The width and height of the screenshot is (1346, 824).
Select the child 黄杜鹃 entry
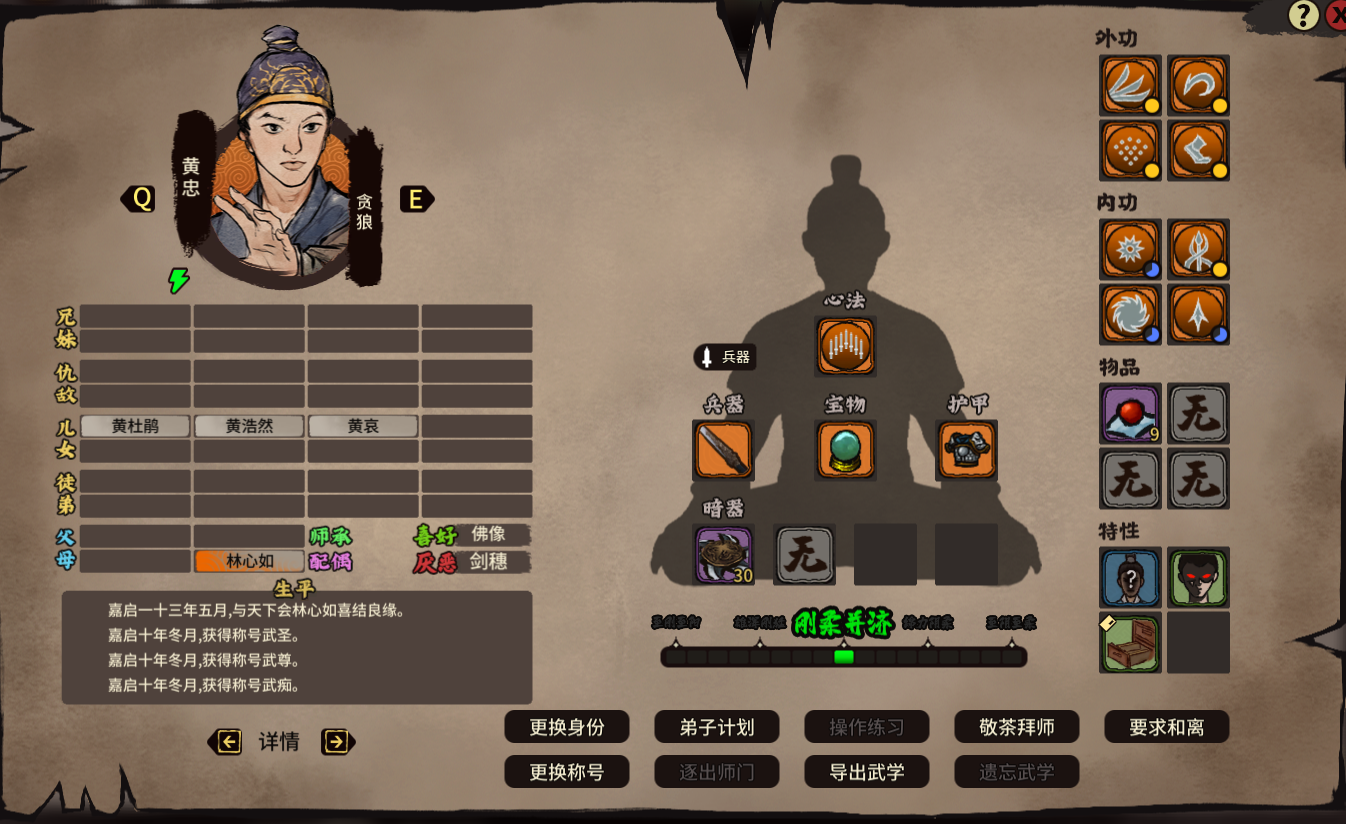coord(135,425)
